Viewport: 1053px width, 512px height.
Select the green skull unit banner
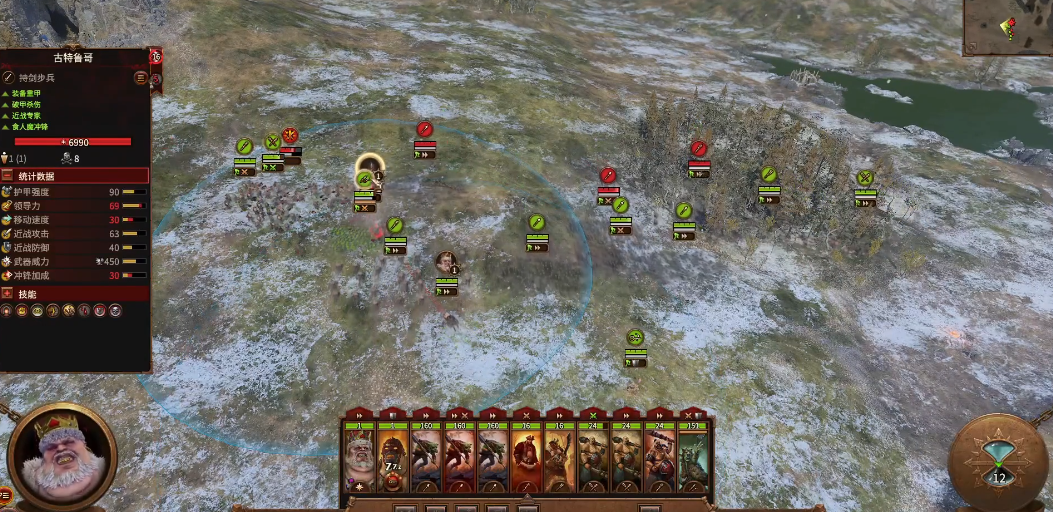tap(634, 338)
